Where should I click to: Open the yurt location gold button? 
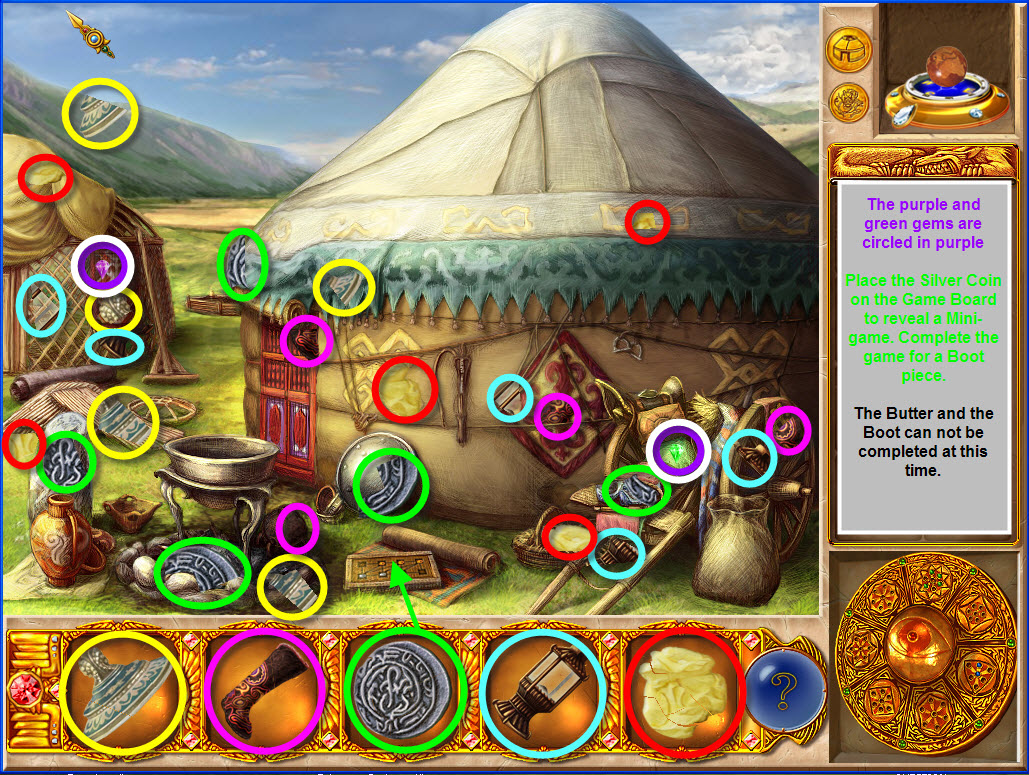point(849,49)
